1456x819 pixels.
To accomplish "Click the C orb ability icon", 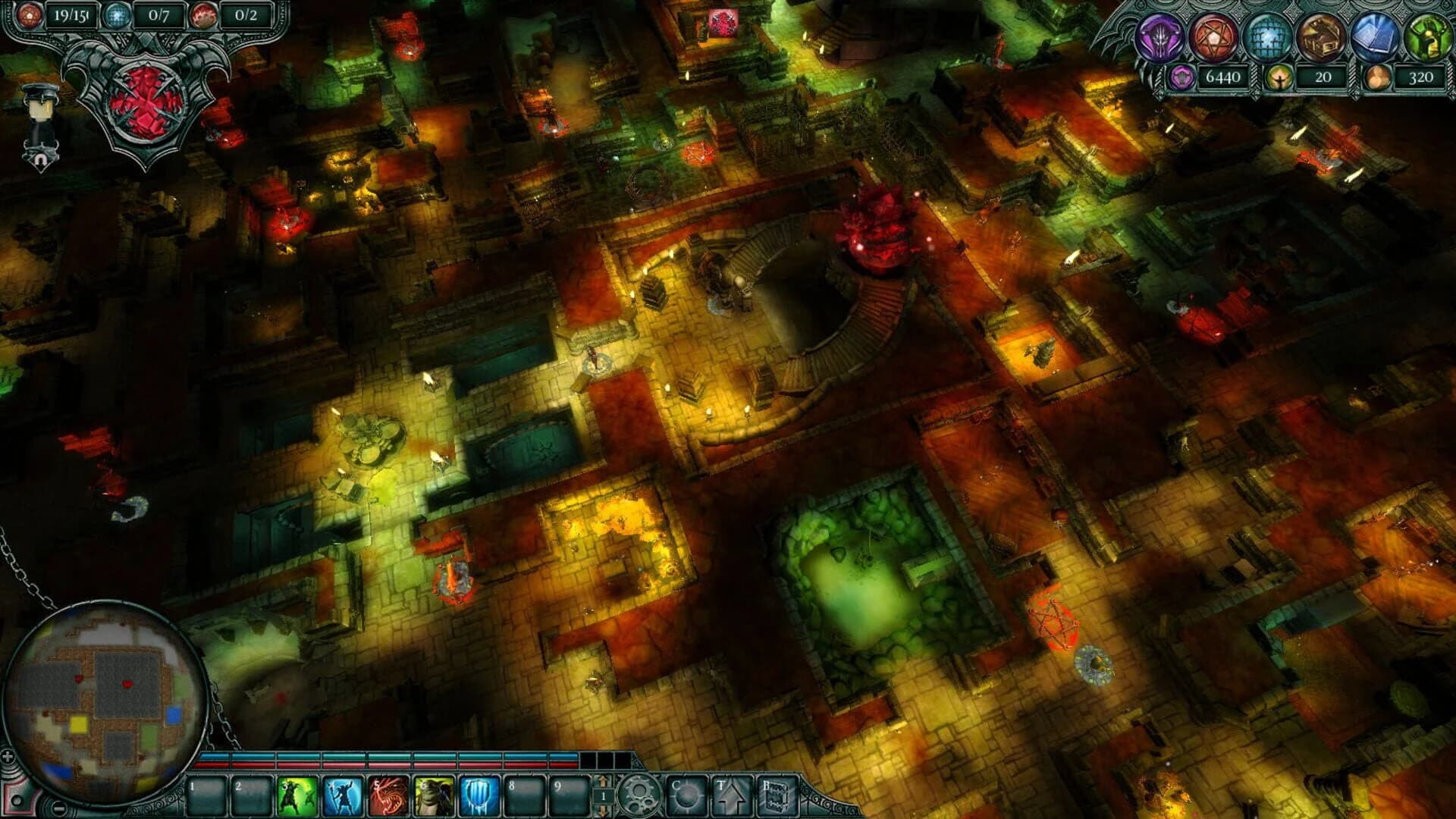I will coord(688,795).
